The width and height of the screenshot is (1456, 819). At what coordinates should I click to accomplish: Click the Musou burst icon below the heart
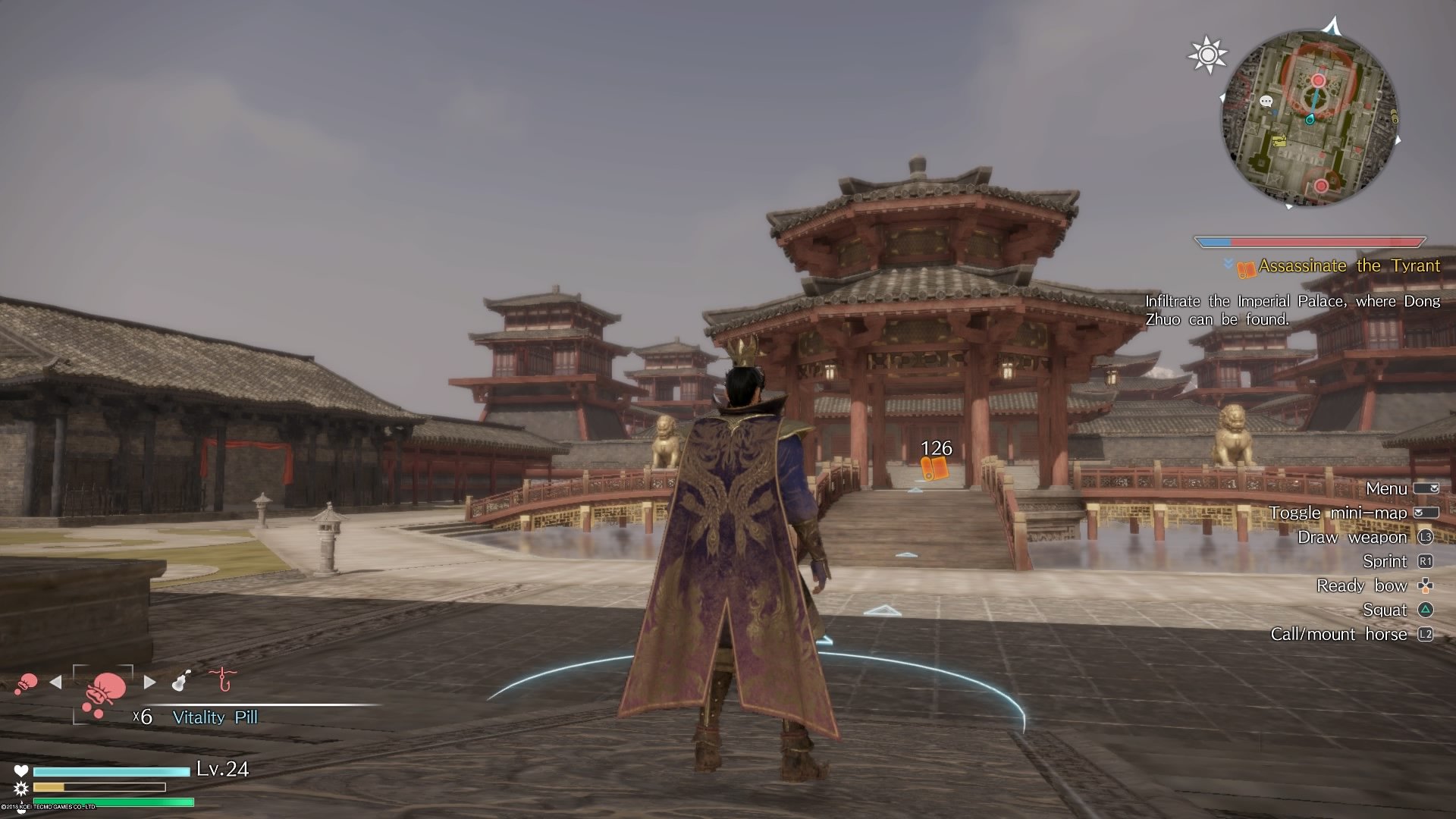point(23,789)
